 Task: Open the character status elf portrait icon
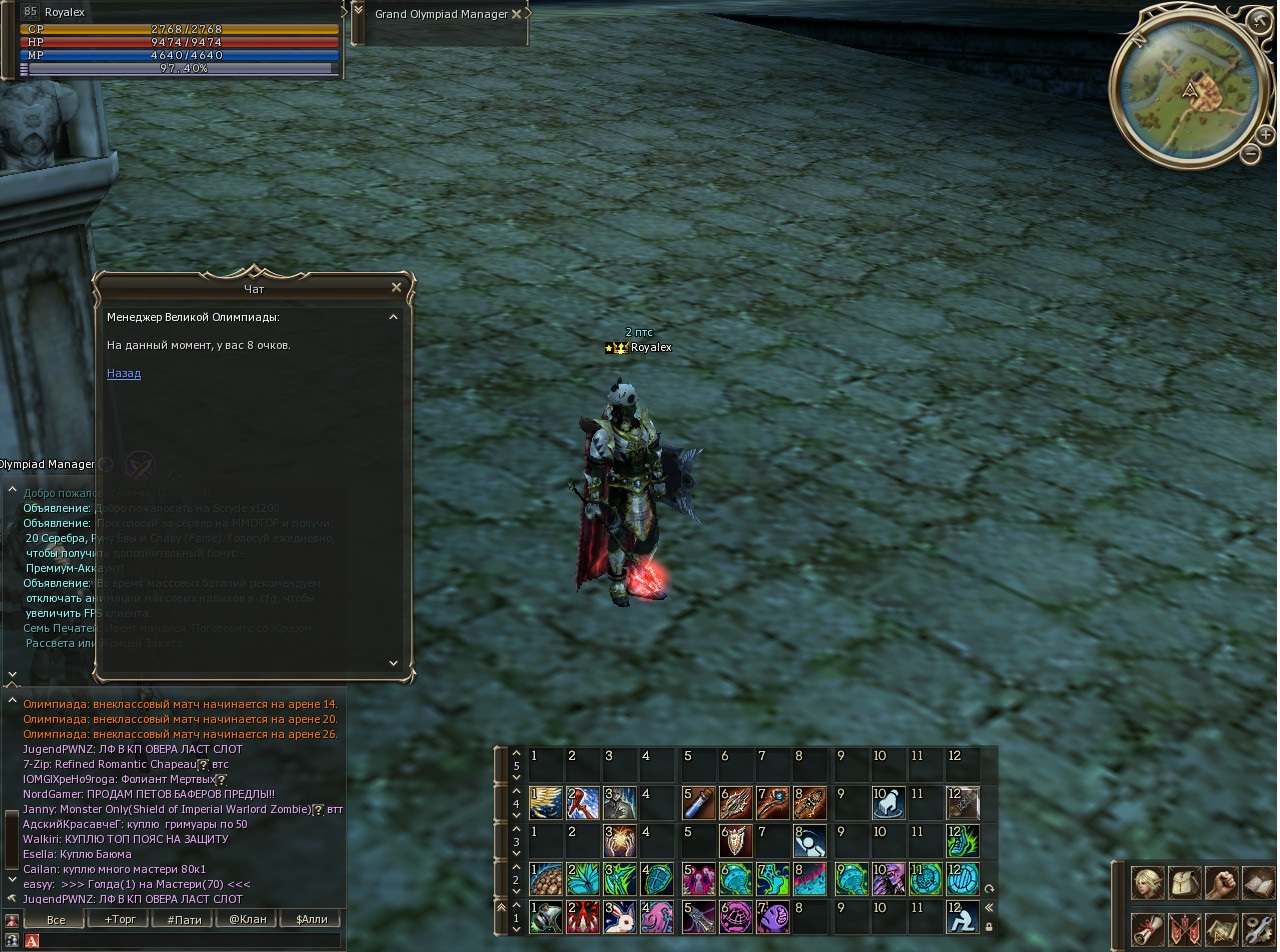click(x=1147, y=884)
